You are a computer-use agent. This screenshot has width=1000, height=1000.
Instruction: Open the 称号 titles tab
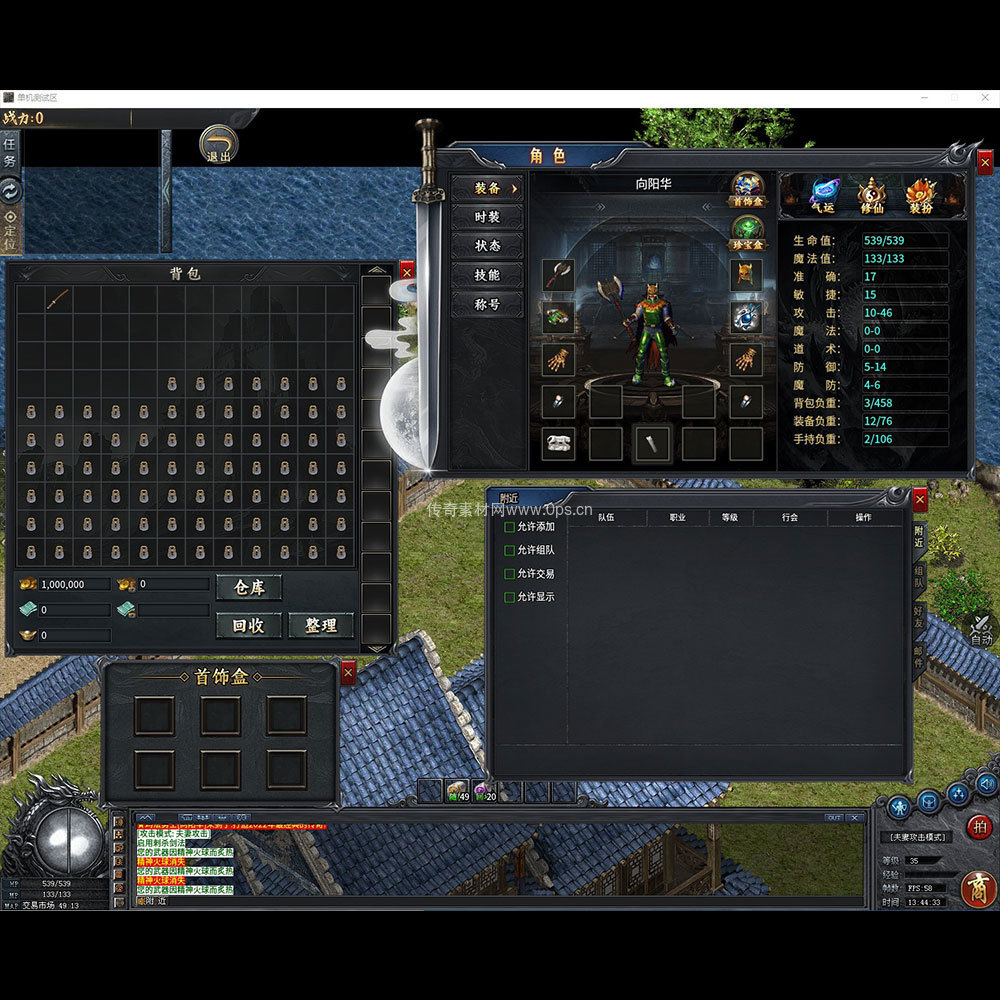(487, 304)
